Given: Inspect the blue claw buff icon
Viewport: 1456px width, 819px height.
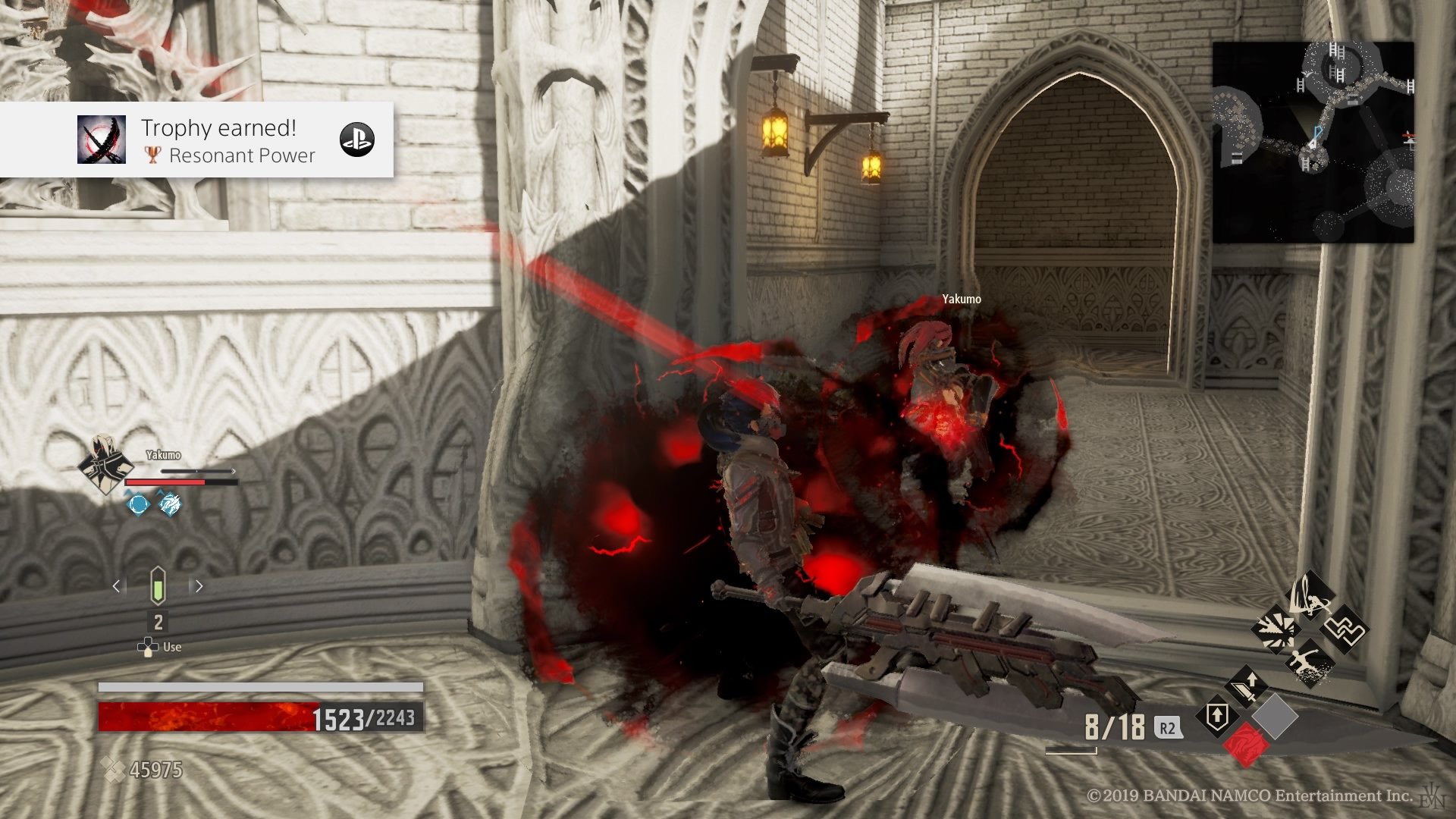Looking at the screenshot, I should click(170, 504).
